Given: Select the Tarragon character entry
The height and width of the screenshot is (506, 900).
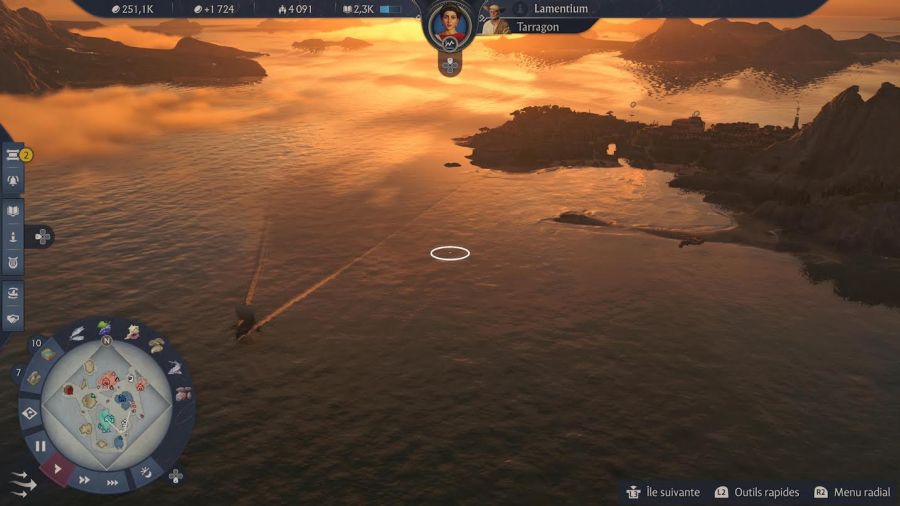Looking at the screenshot, I should coord(538,27).
